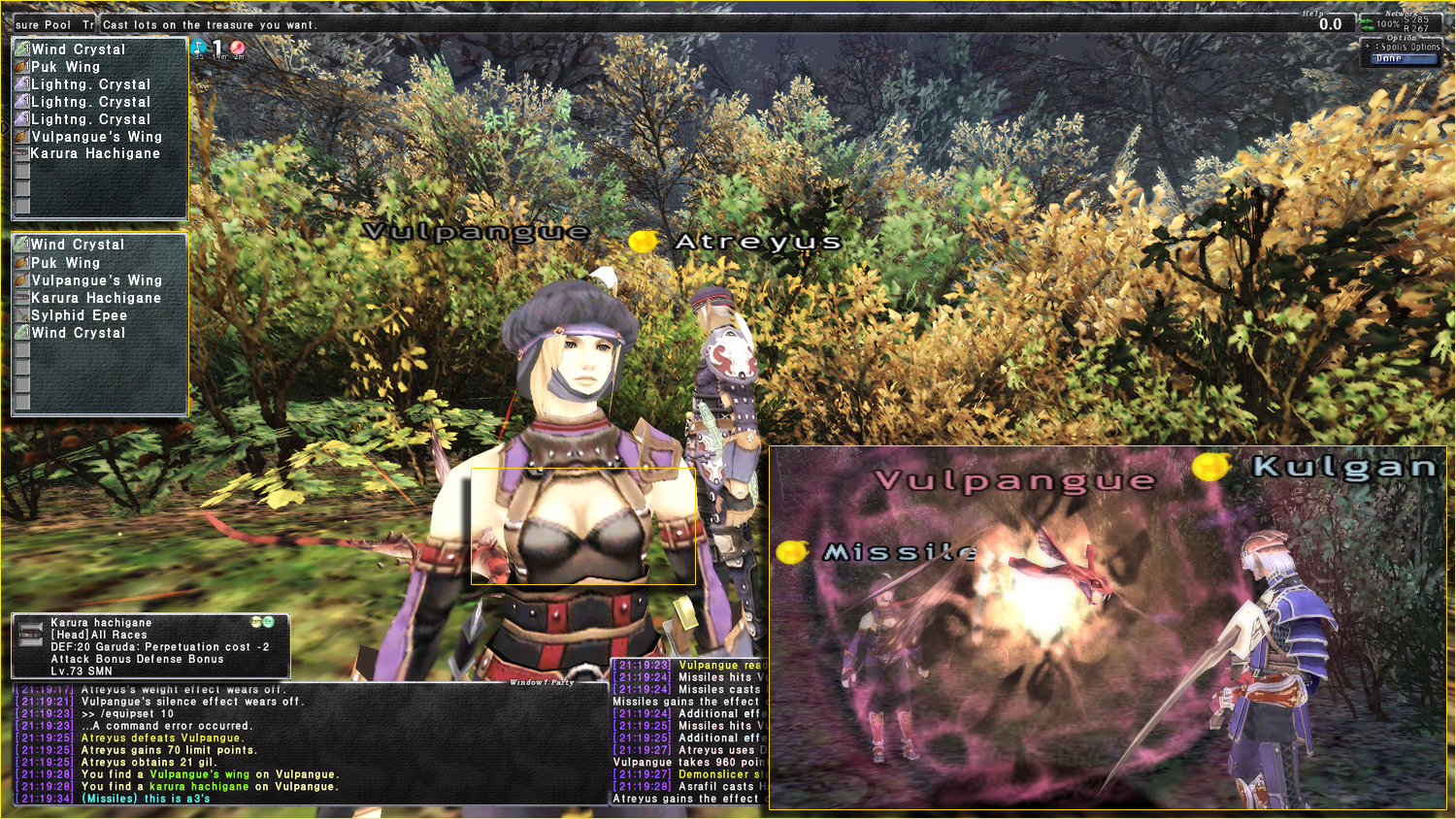Select the blue music note status icon
This screenshot has height=819, width=1456.
tap(198, 47)
